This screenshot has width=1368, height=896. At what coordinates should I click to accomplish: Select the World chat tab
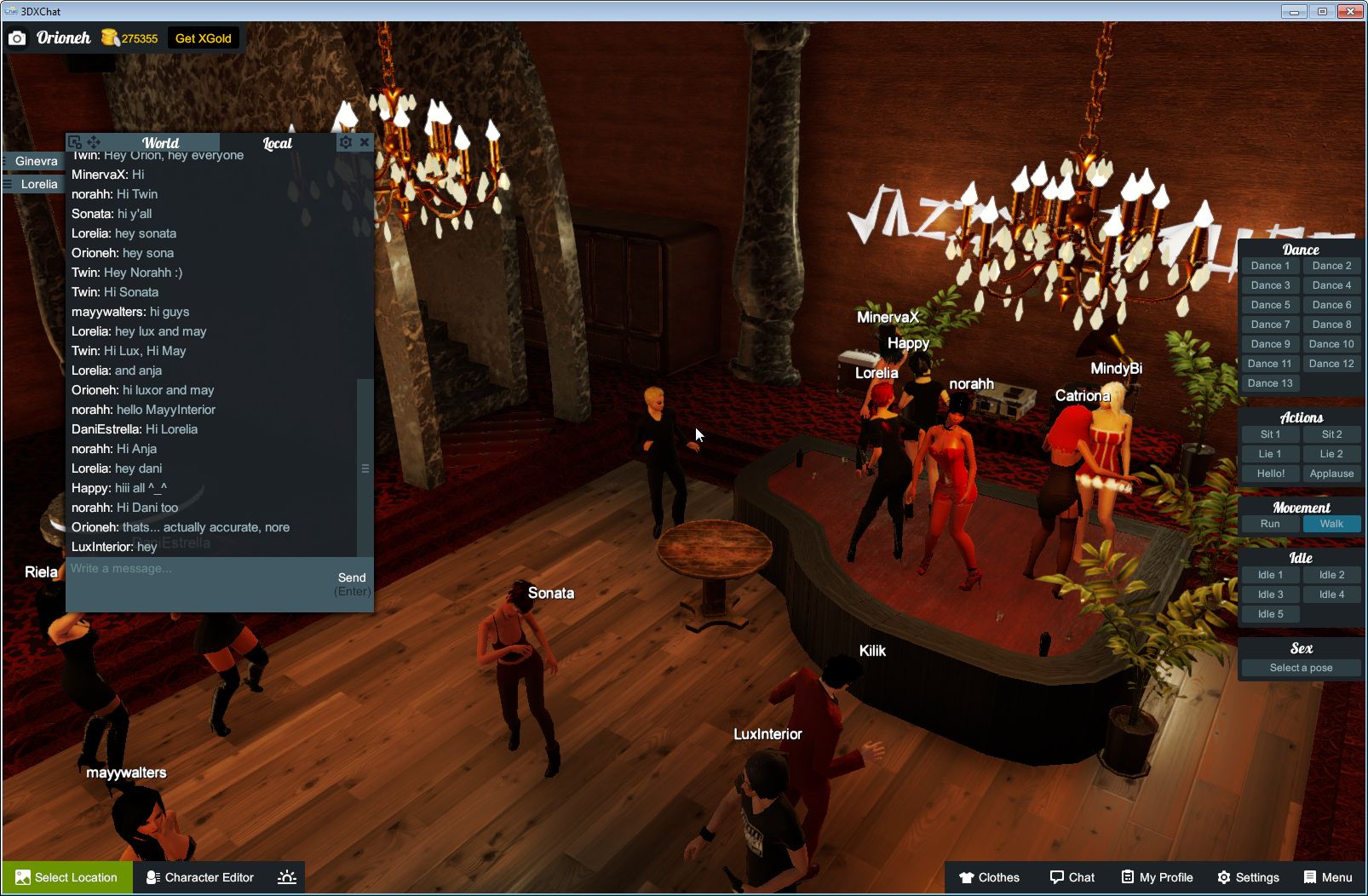point(161,142)
